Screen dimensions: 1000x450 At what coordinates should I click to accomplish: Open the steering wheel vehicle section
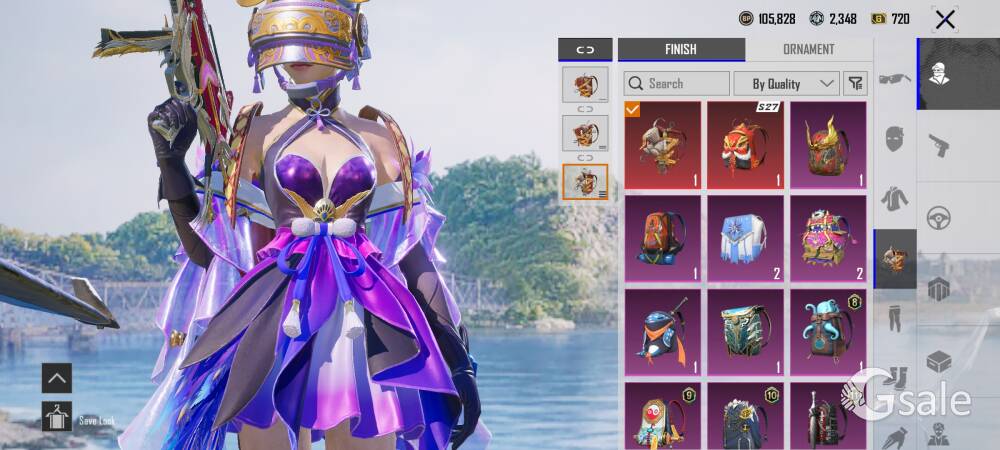point(938,217)
